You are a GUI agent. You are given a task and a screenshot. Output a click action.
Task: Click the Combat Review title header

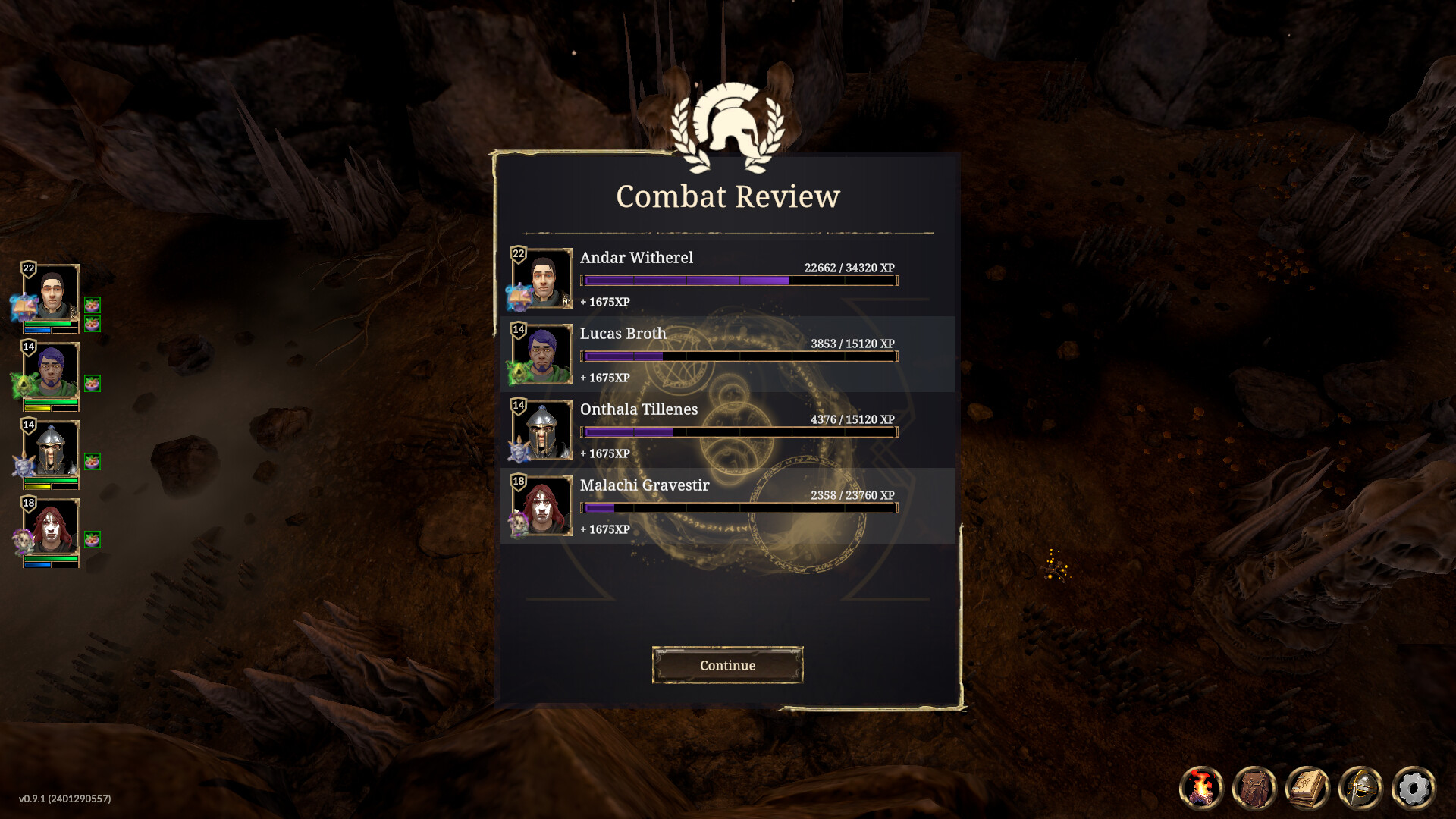click(728, 196)
